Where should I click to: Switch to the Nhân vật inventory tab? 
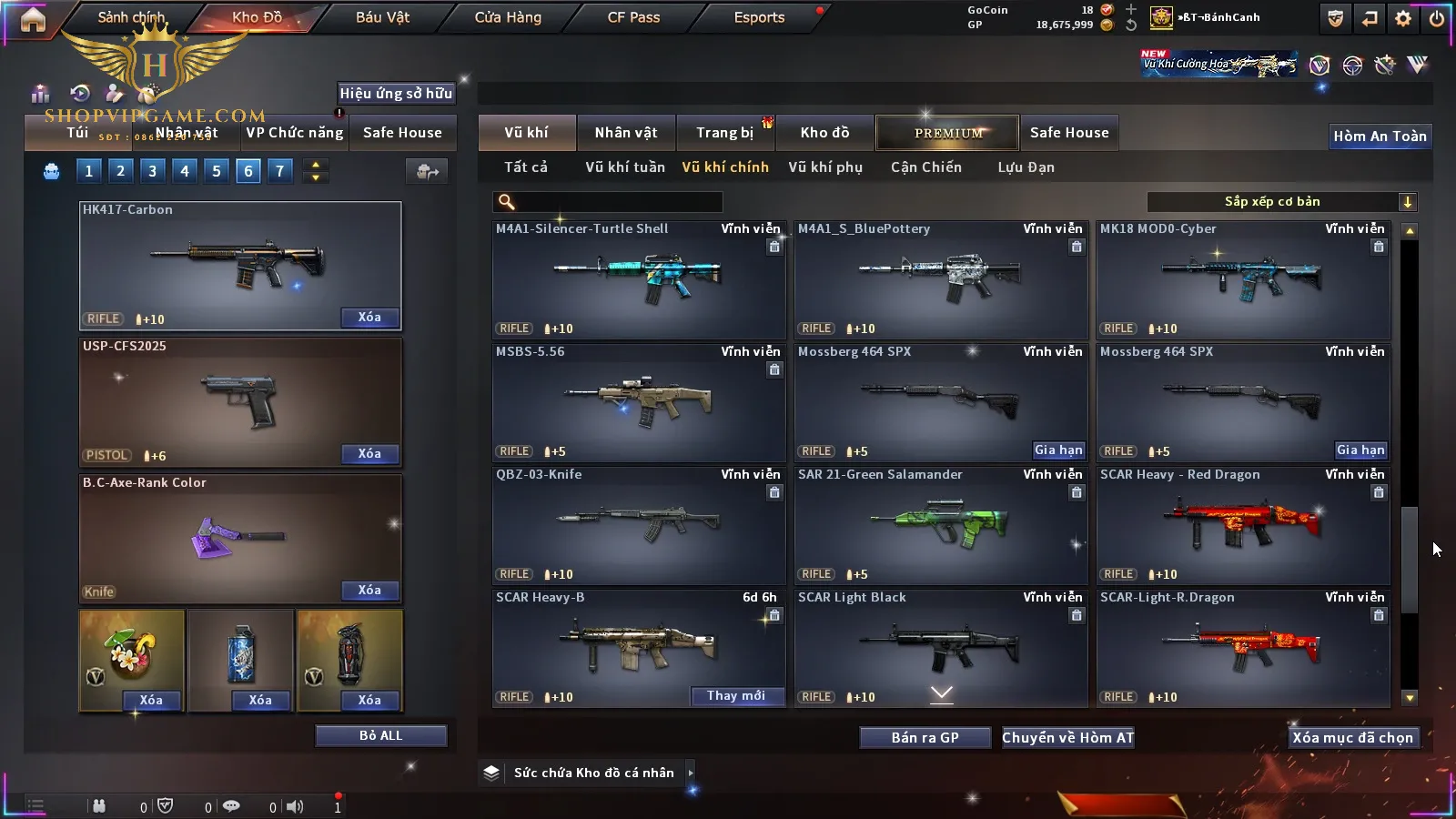[625, 133]
